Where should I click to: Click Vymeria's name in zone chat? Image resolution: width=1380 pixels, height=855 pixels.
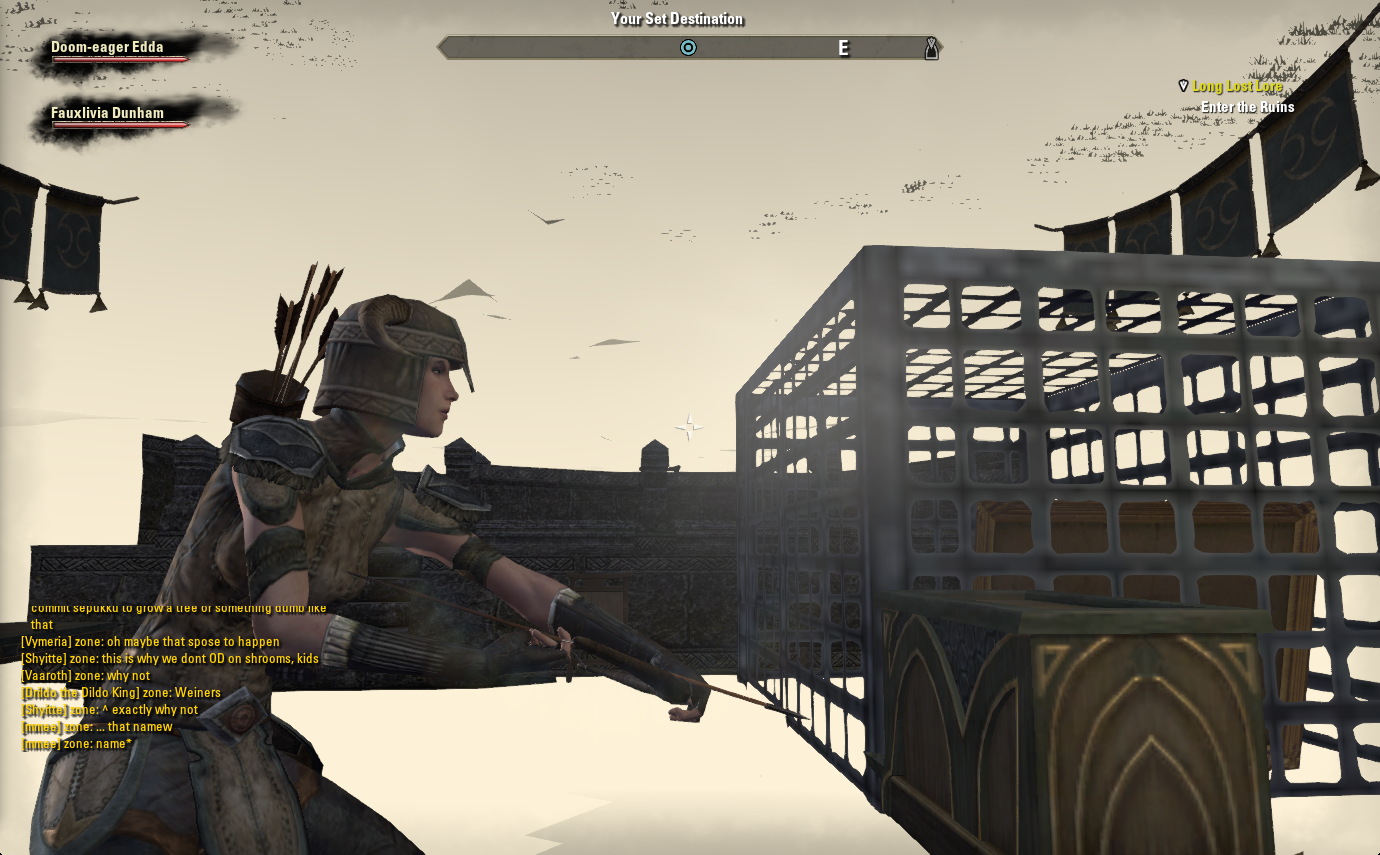pyautogui.click(x=46, y=642)
